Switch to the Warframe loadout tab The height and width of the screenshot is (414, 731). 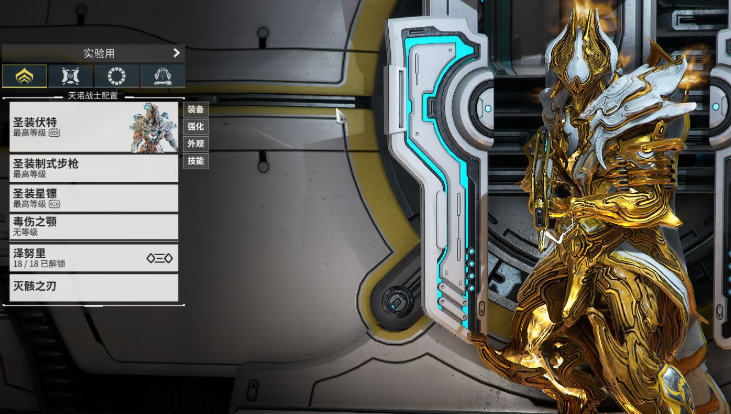(x=24, y=75)
